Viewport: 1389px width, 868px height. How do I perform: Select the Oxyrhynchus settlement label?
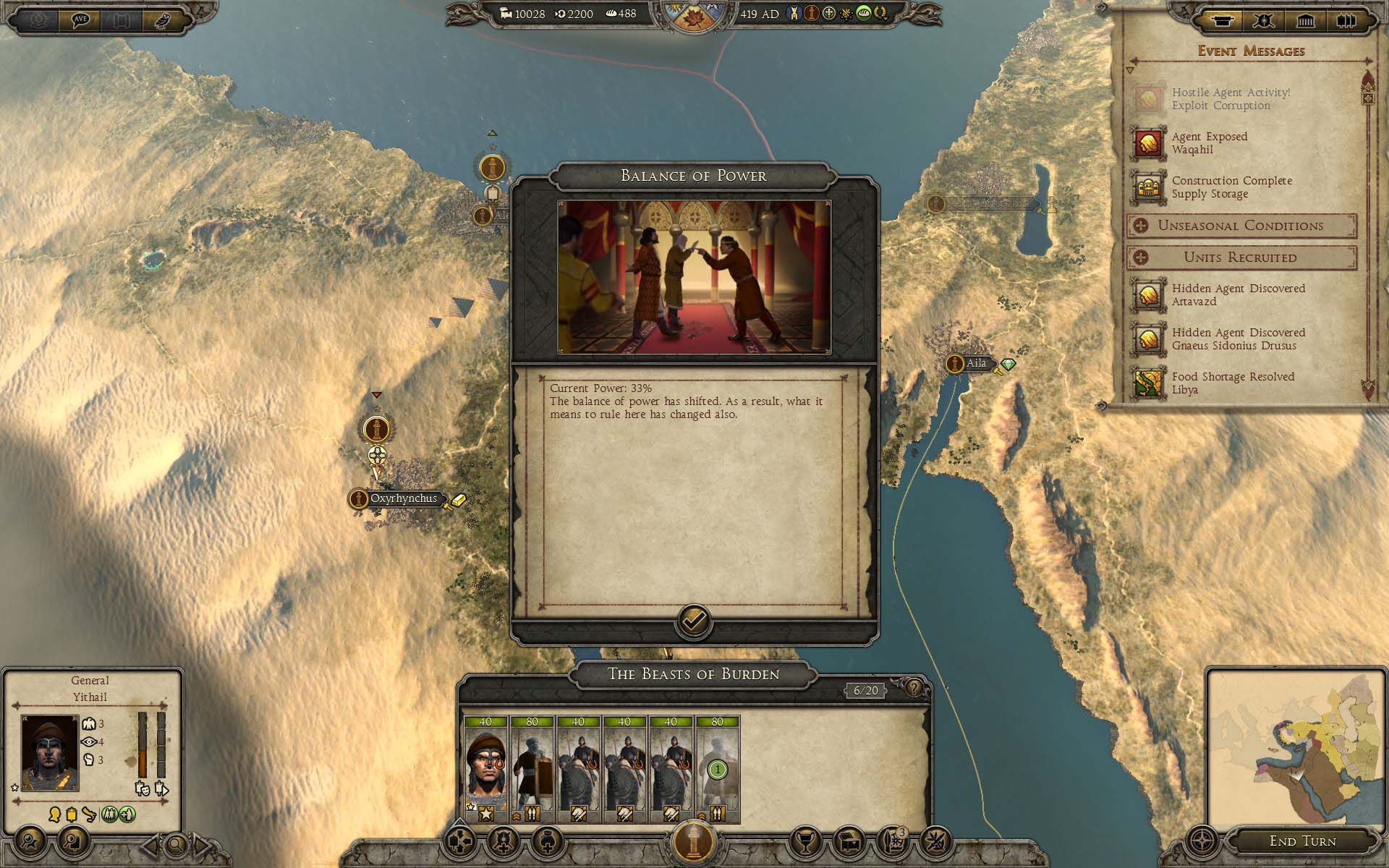[403, 498]
